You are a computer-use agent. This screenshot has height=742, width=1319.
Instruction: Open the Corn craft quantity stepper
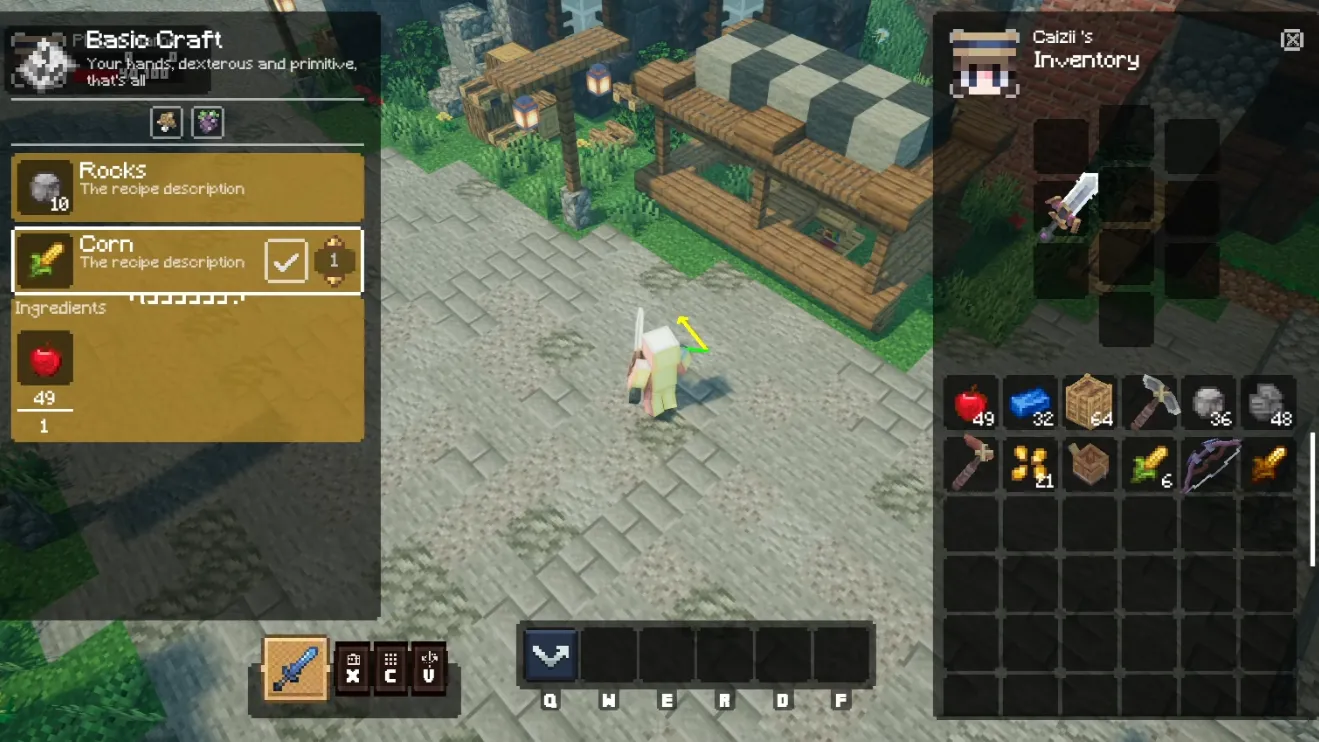pyautogui.click(x=336, y=261)
